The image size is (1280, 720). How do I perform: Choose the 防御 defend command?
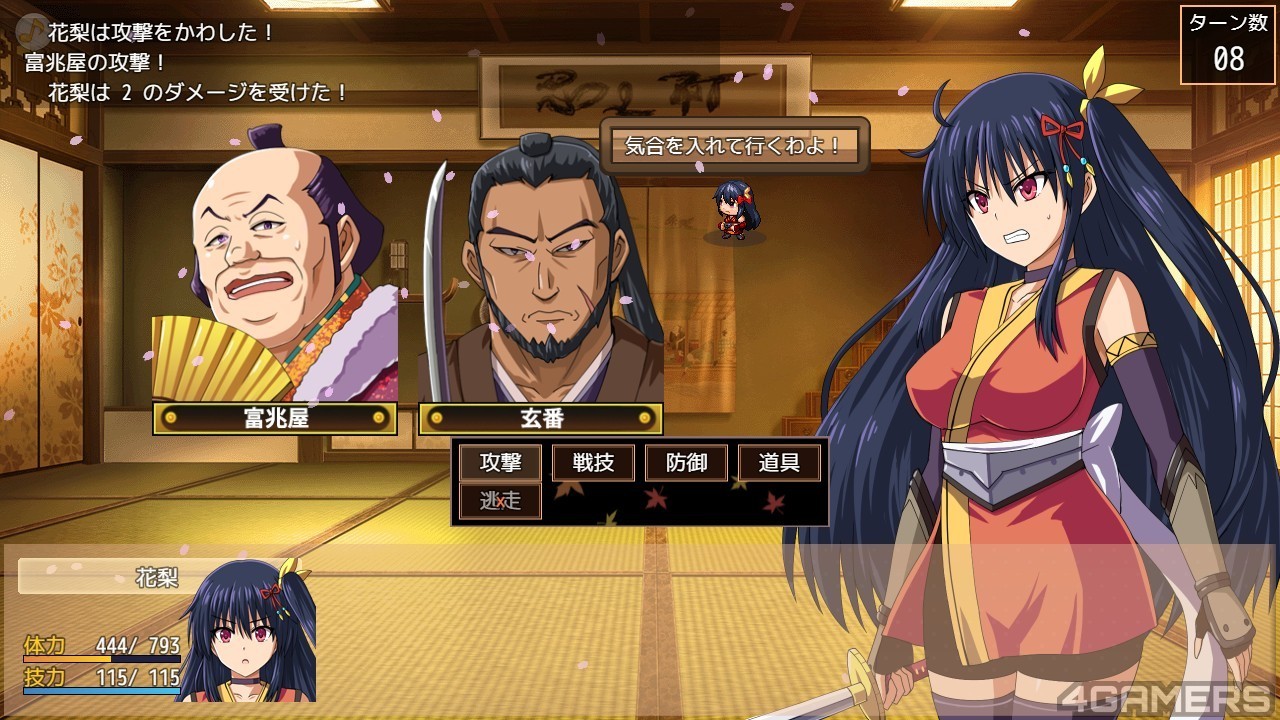686,462
